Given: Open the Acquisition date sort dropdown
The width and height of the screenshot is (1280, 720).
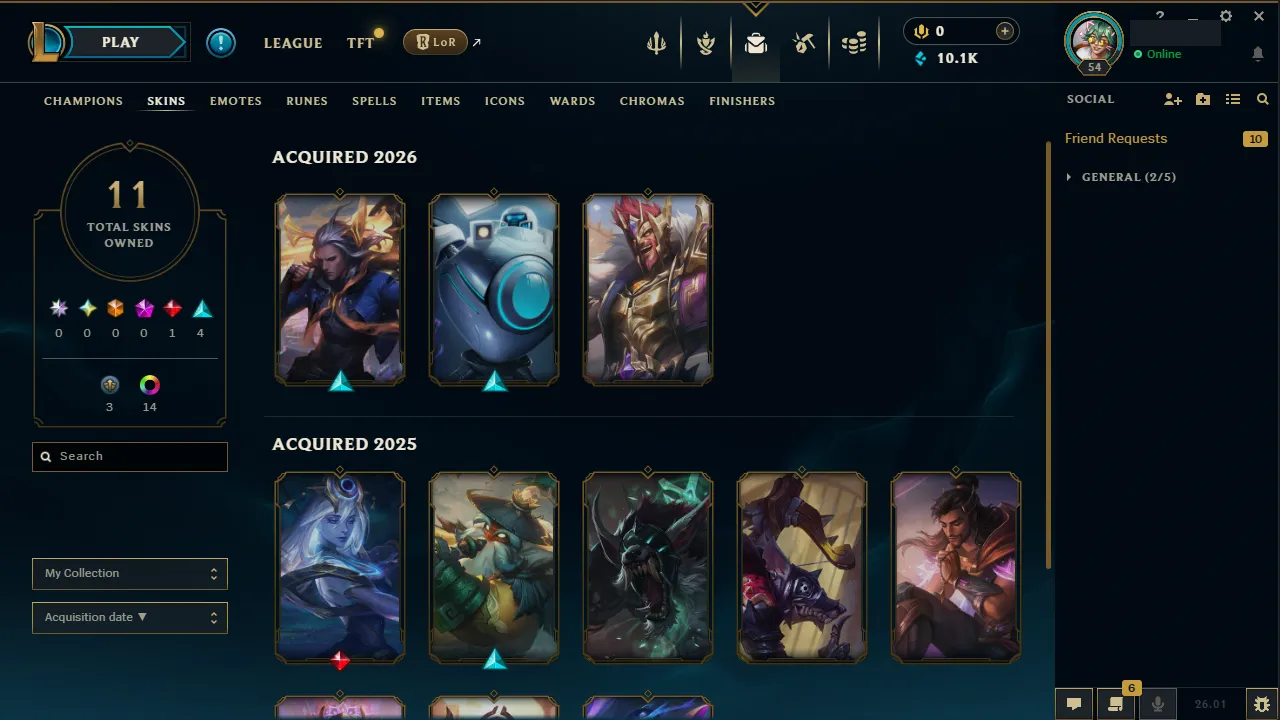Looking at the screenshot, I should (129, 617).
